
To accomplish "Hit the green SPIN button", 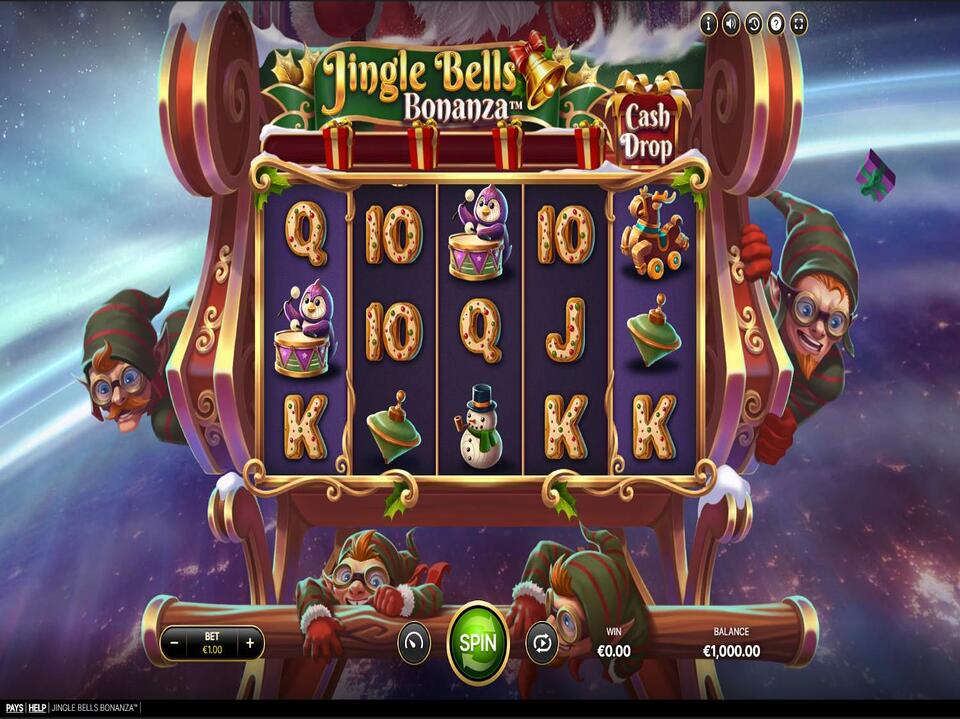I will [x=477, y=642].
